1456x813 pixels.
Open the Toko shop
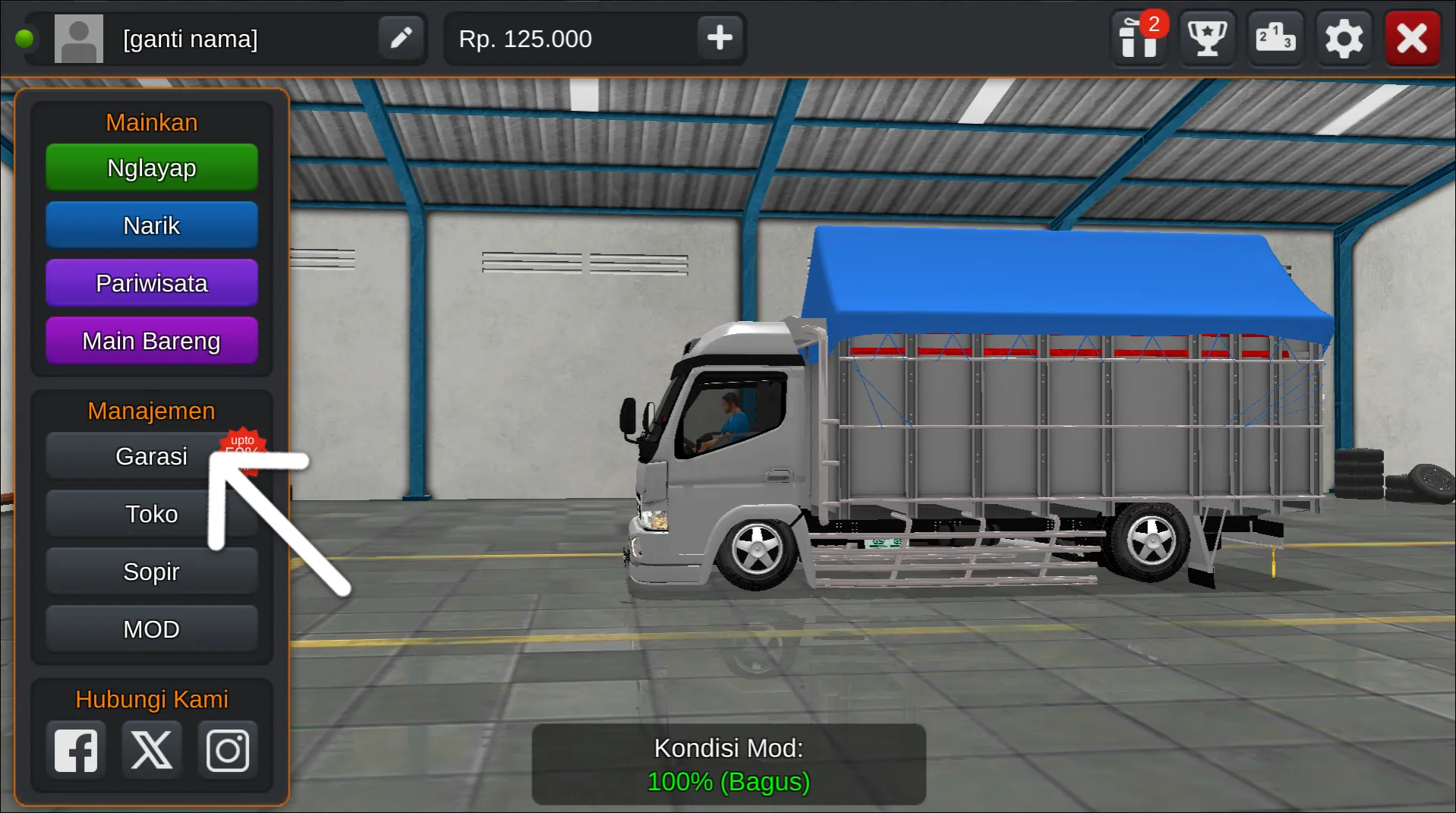pyautogui.click(x=151, y=513)
